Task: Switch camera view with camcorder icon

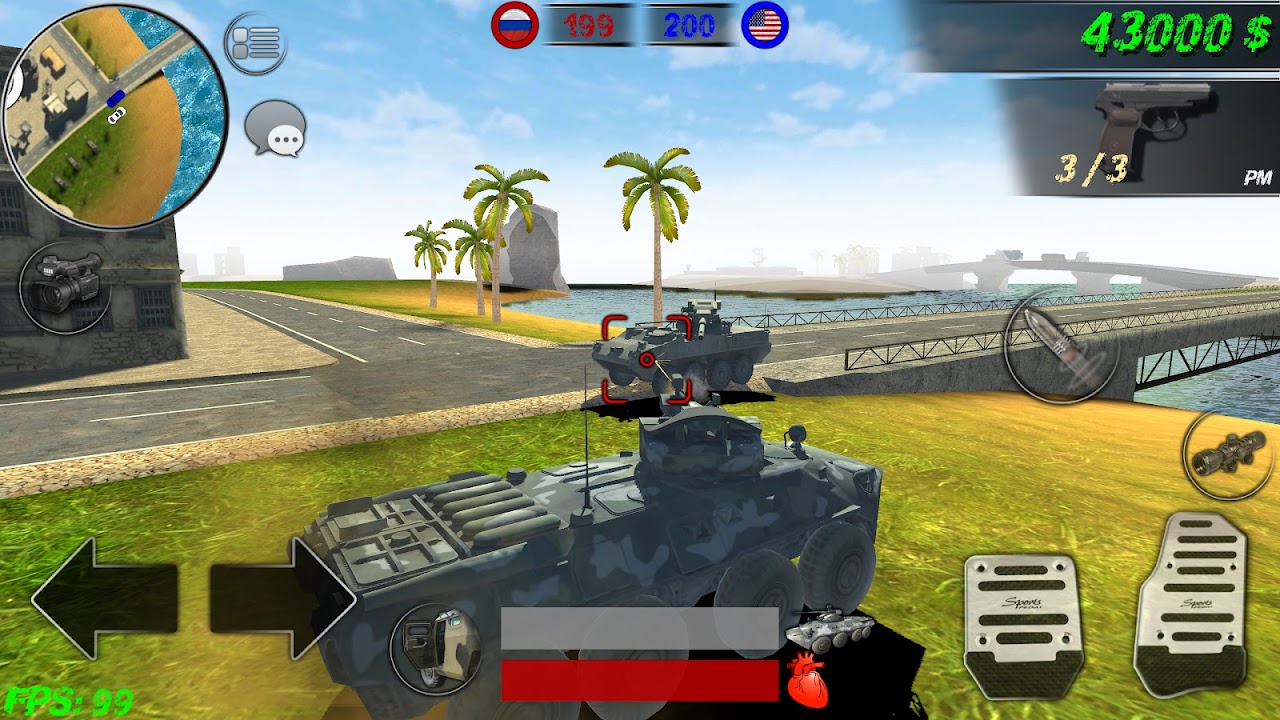Action: coord(66,284)
